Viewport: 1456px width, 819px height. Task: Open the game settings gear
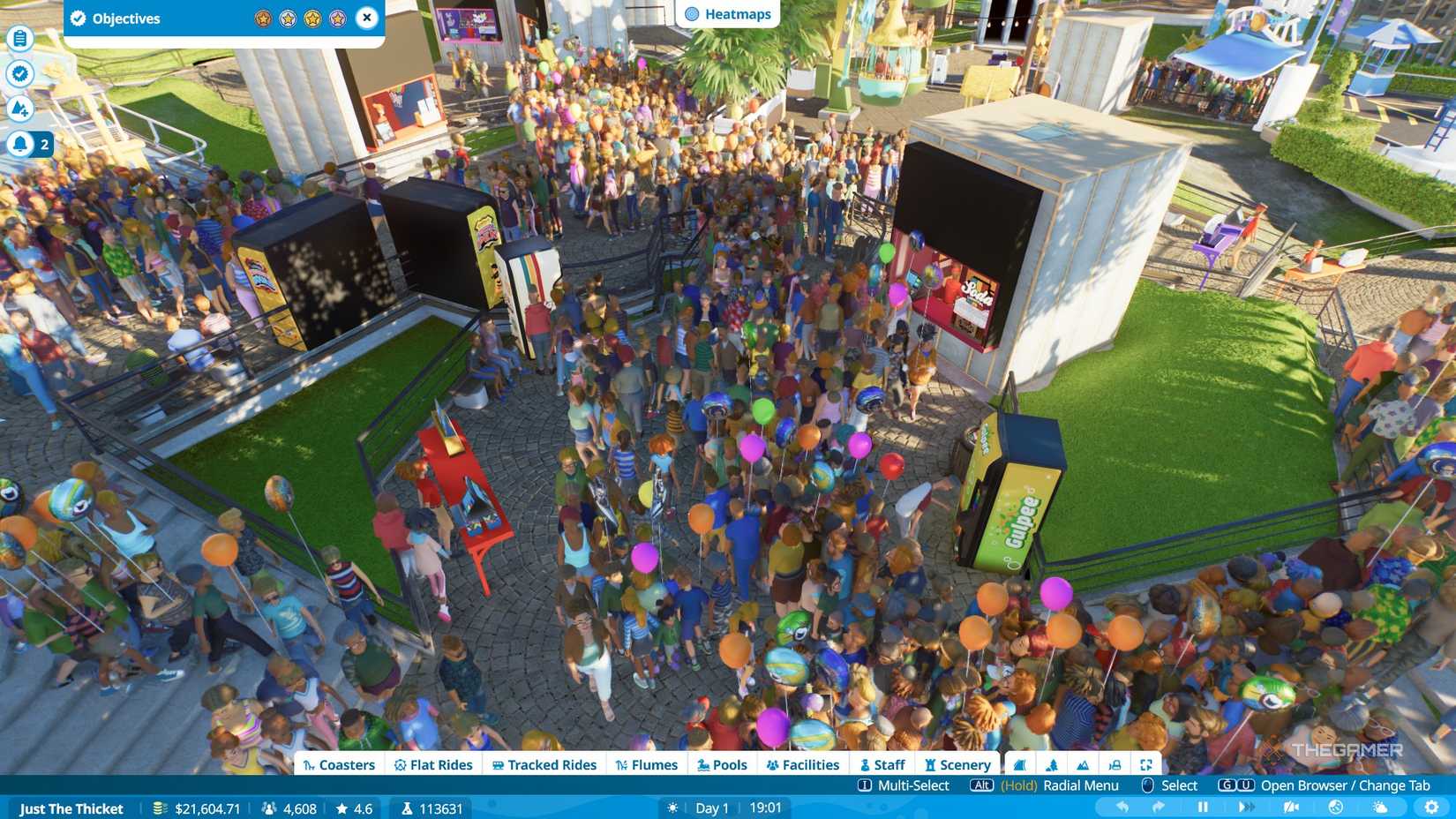pos(1430,806)
